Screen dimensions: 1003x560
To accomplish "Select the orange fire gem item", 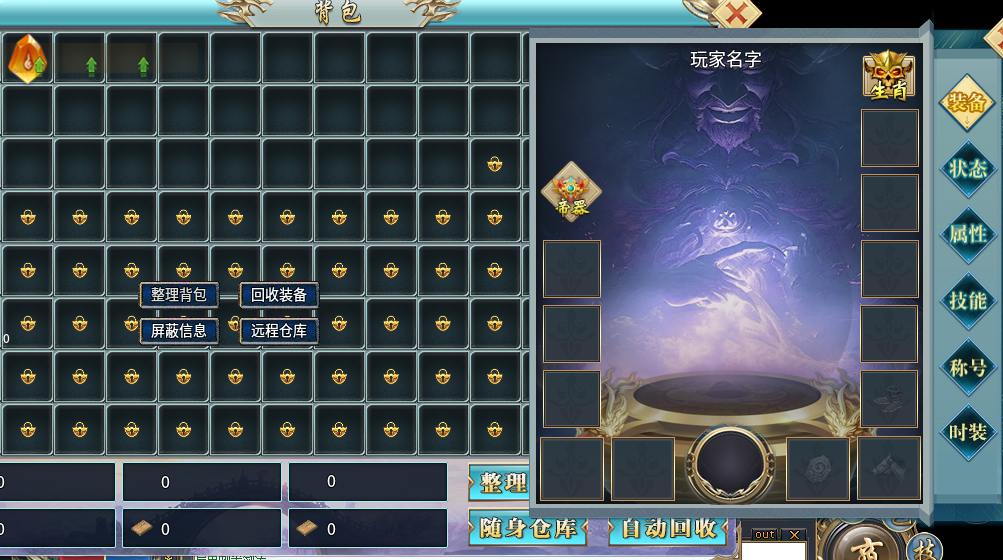I will pos(27,58).
